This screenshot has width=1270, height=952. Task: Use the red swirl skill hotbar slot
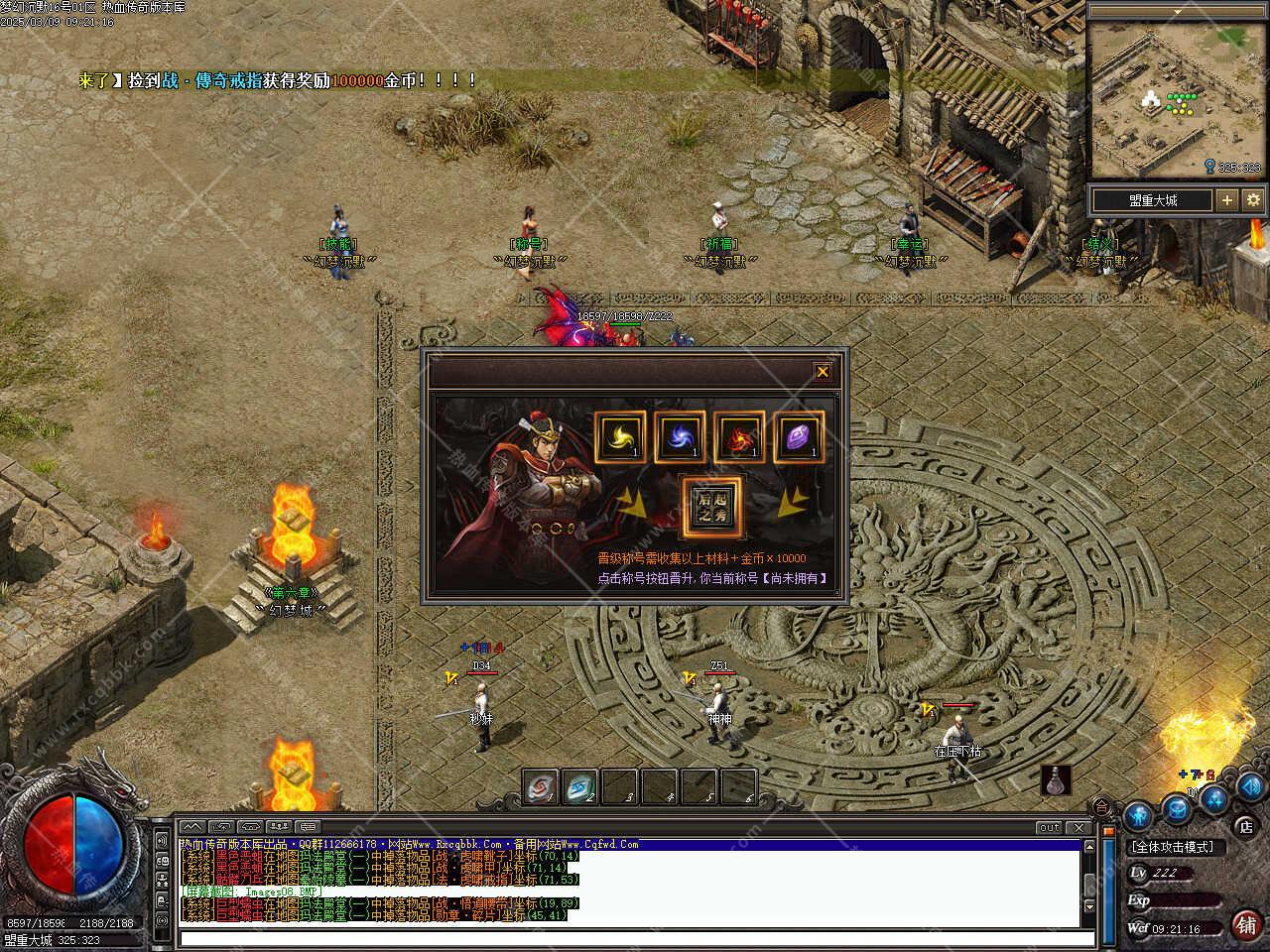[539, 787]
